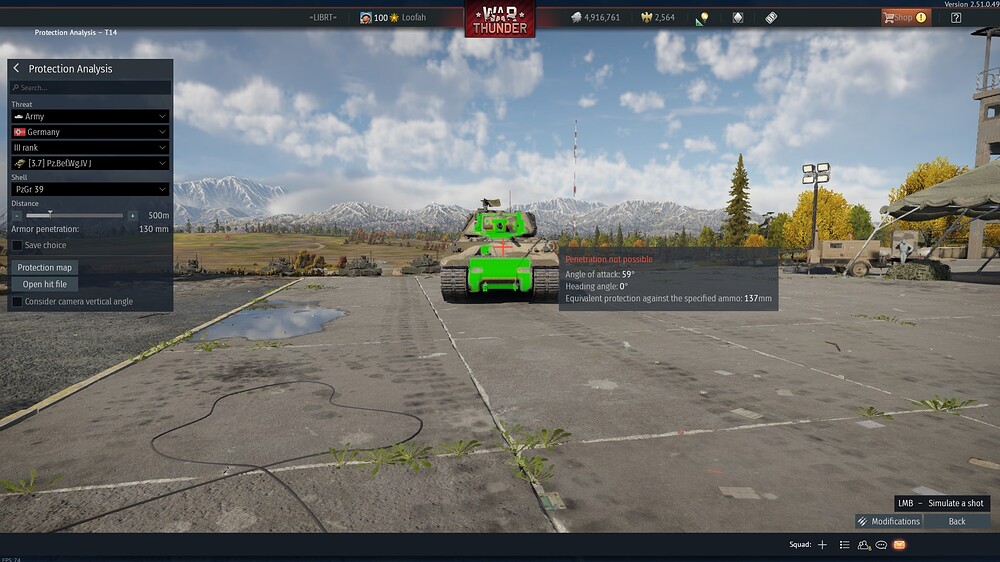
Task: Open the orange mail envelope
Action: (899, 545)
